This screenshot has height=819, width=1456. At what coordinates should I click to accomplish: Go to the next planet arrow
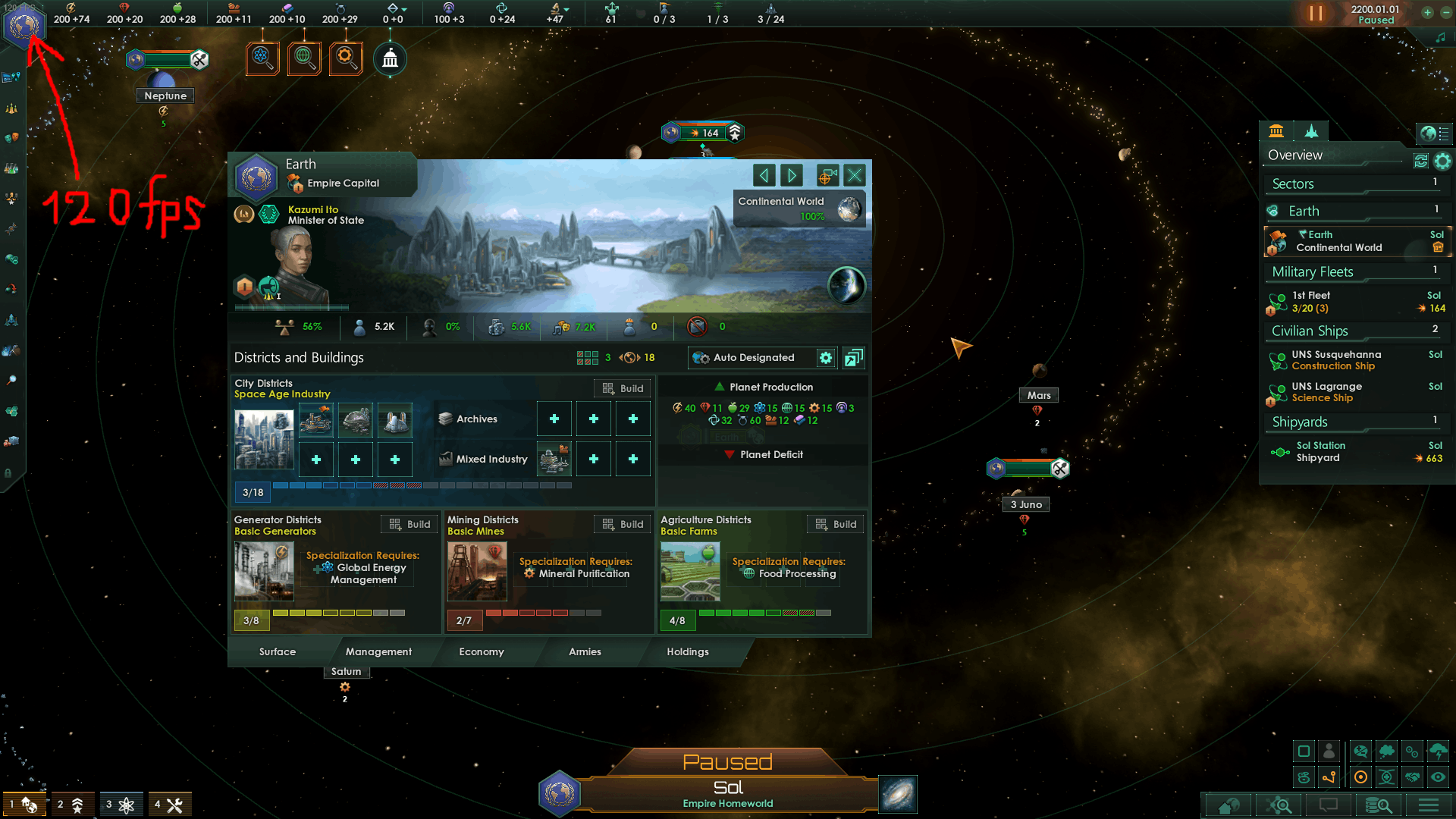(792, 176)
